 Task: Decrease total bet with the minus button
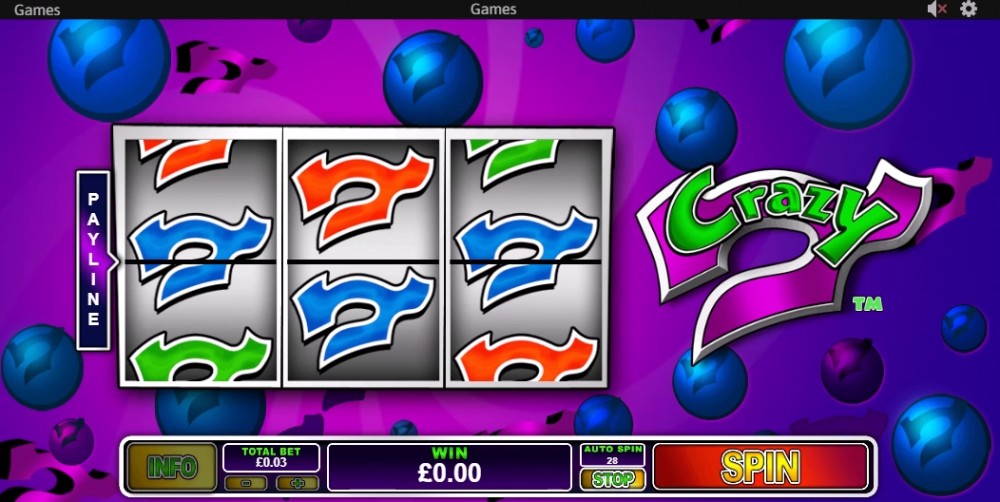point(246,483)
